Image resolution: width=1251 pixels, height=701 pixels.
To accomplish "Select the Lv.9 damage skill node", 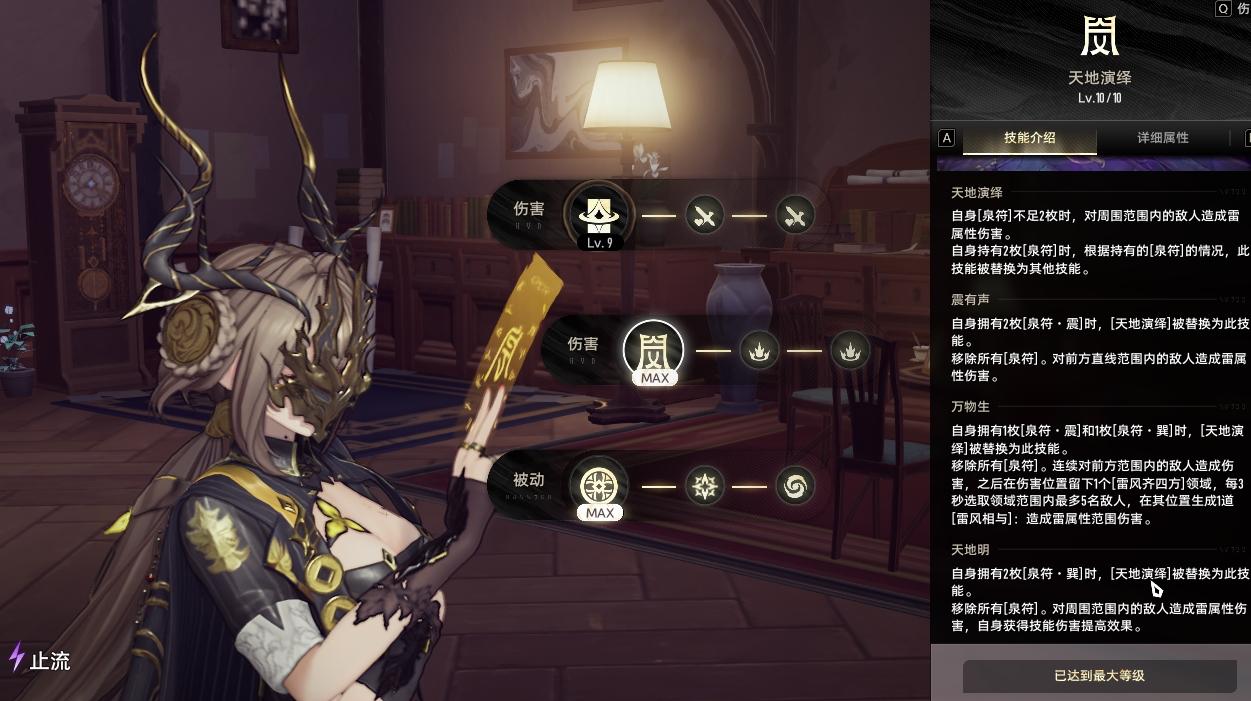I will coord(598,213).
